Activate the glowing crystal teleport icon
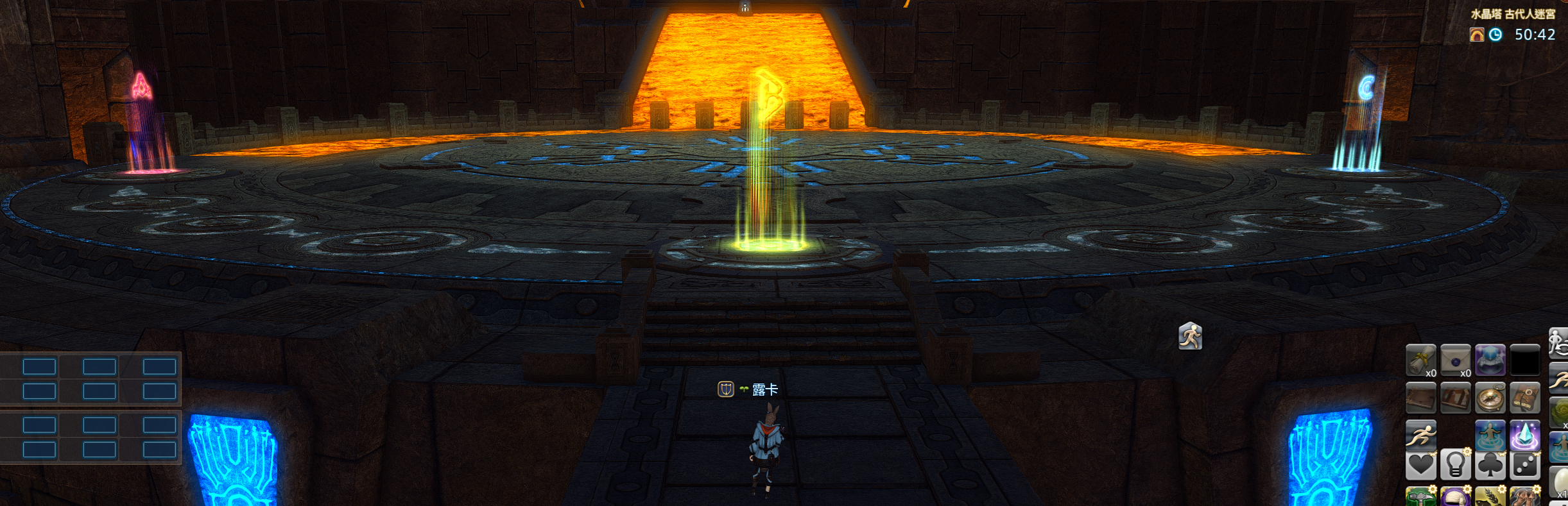This screenshot has width=1568, height=506. point(1524,435)
